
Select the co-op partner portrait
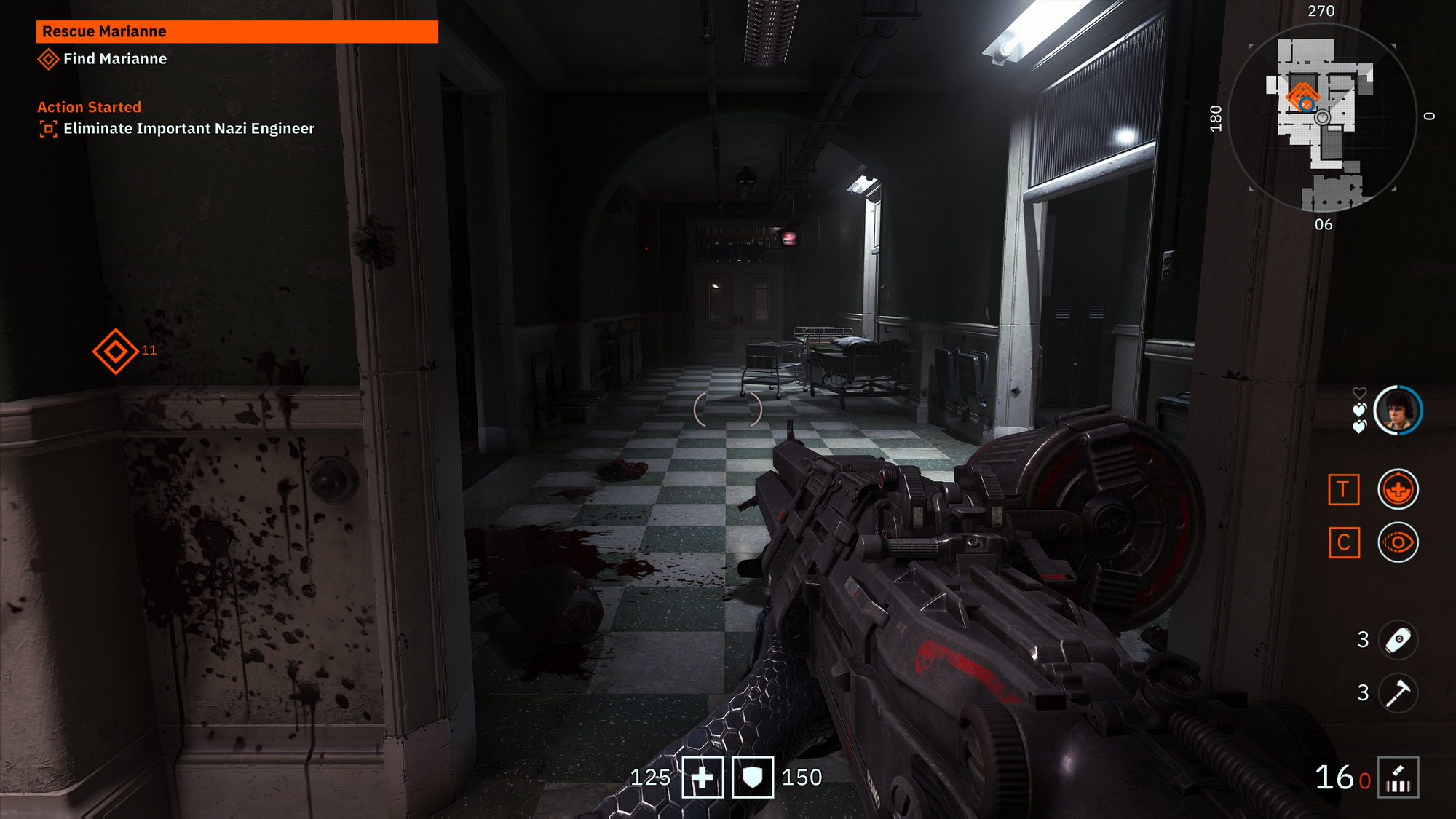[1397, 411]
